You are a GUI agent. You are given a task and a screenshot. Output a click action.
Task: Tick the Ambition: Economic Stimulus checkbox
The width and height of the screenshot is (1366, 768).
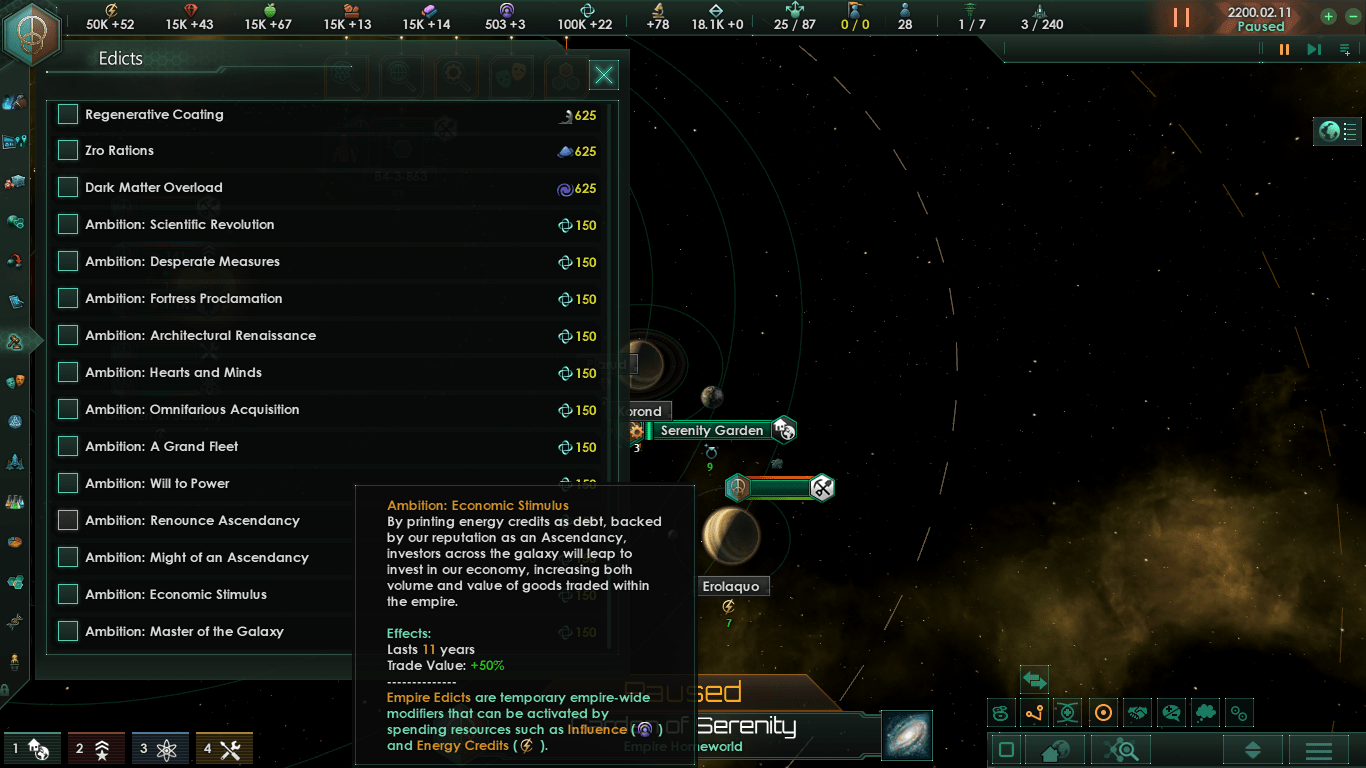click(68, 595)
